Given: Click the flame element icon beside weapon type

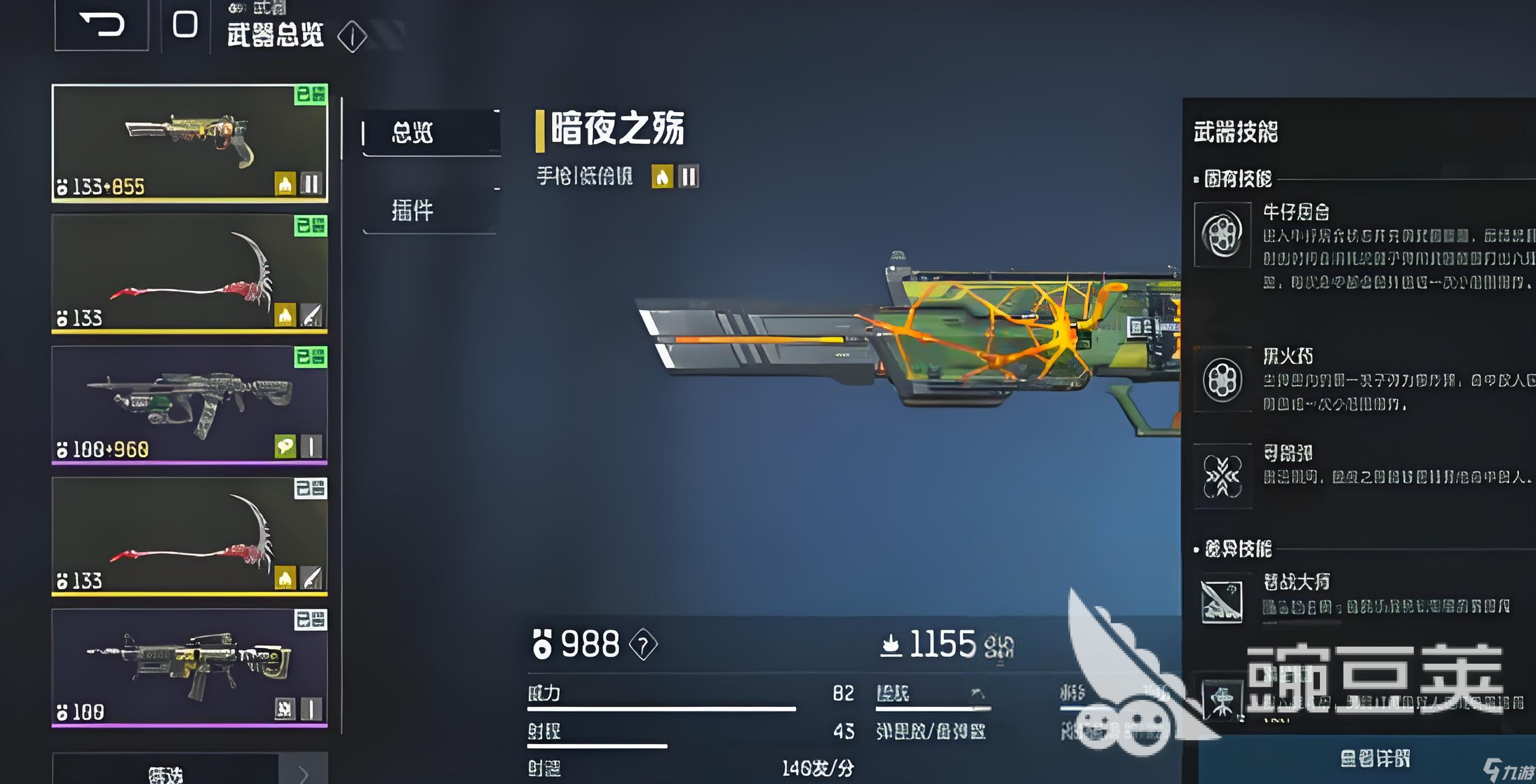Looking at the screenshot, I should (x=663, y=175).
